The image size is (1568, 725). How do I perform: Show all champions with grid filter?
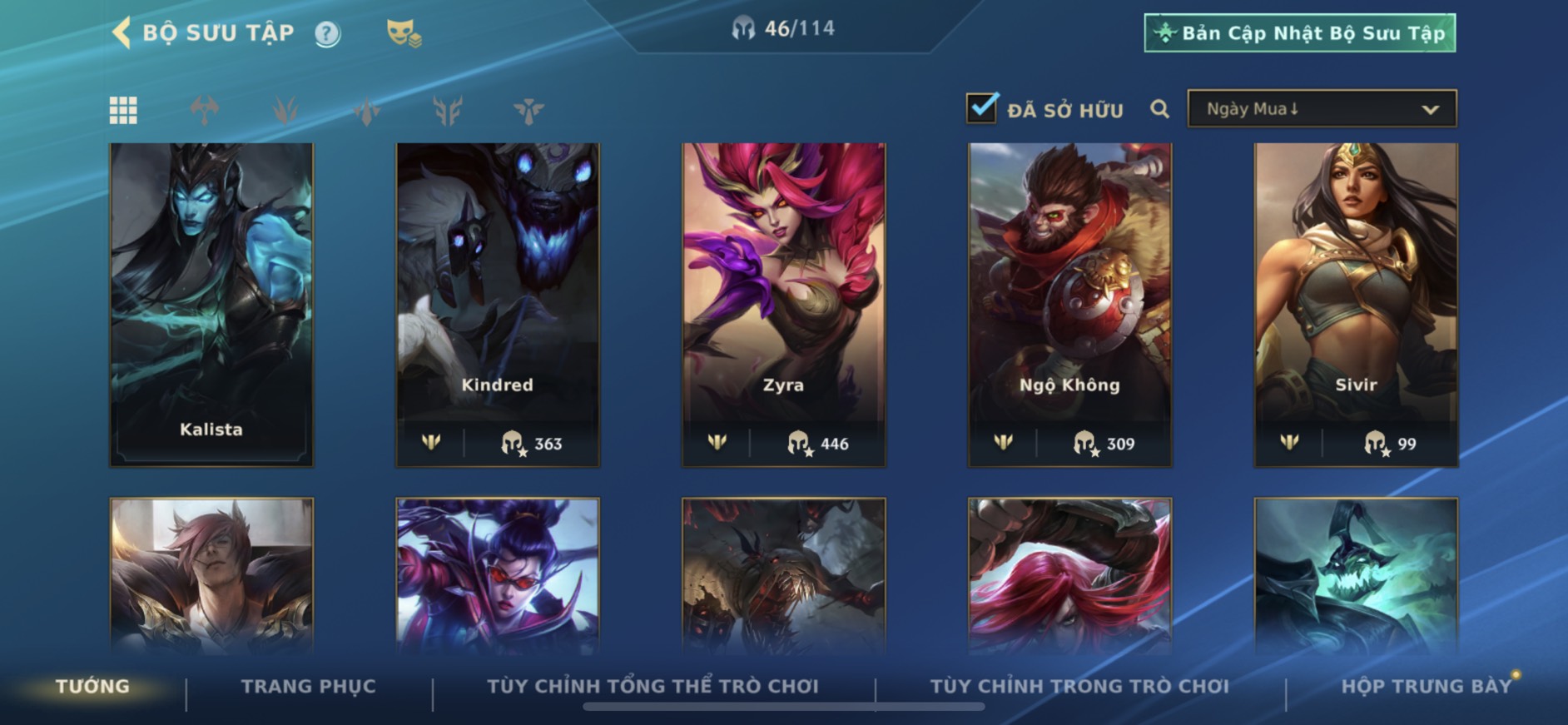(123, 110)
